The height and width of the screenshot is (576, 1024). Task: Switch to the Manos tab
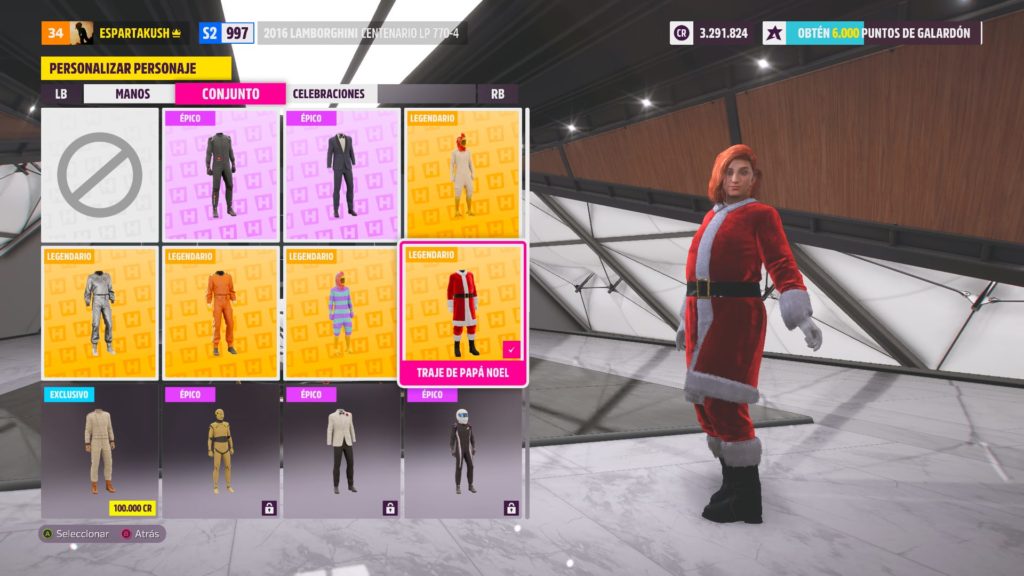[x=131, y=94]
